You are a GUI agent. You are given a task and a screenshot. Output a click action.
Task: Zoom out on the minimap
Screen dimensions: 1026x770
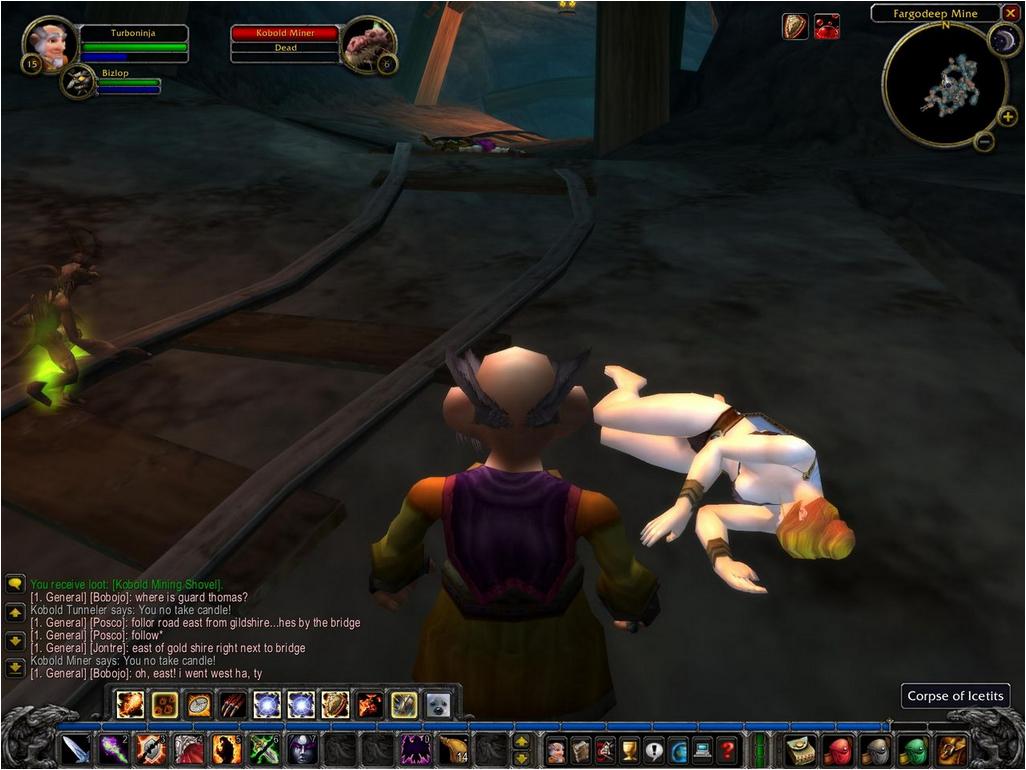point(984,141)
